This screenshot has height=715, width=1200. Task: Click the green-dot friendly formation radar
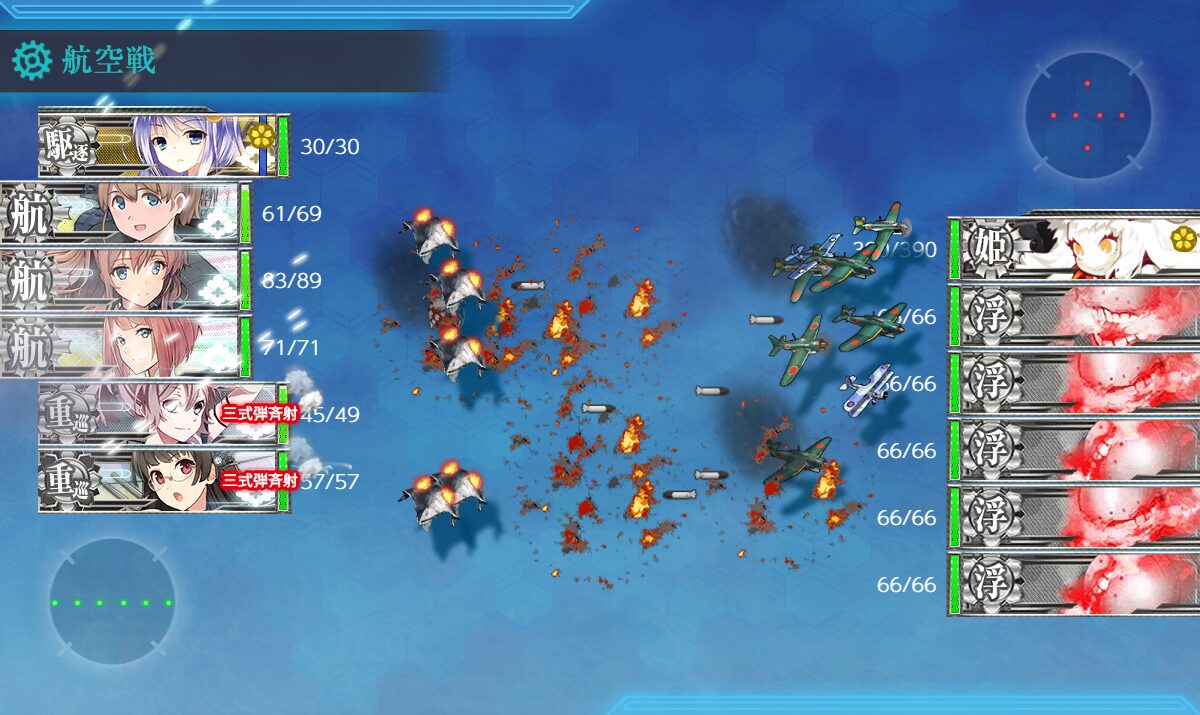click(x=111, y=602)
